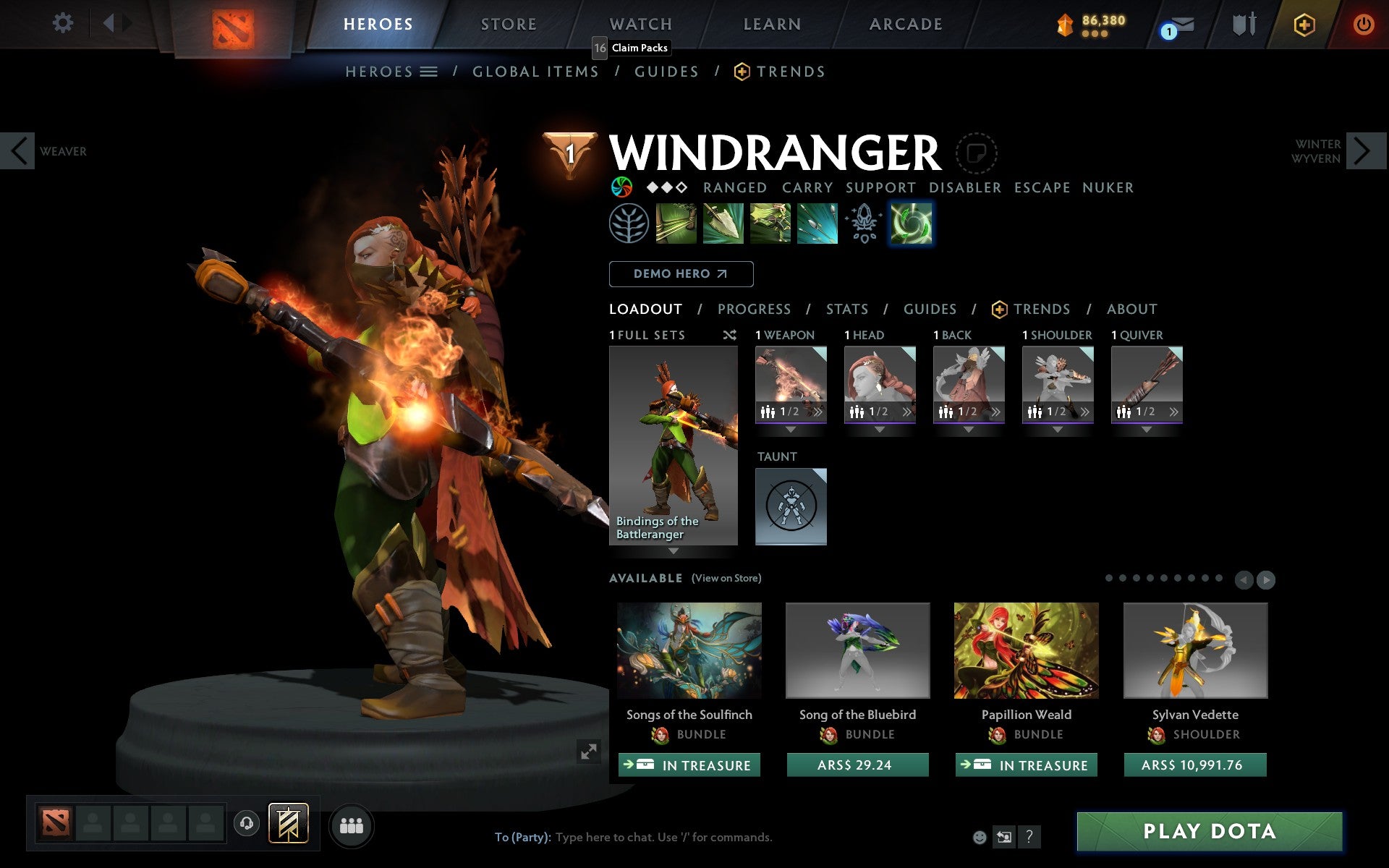Select the Powershot ability icon
The height and width of the screenshot is (868, 1389).
click(723, 224)
